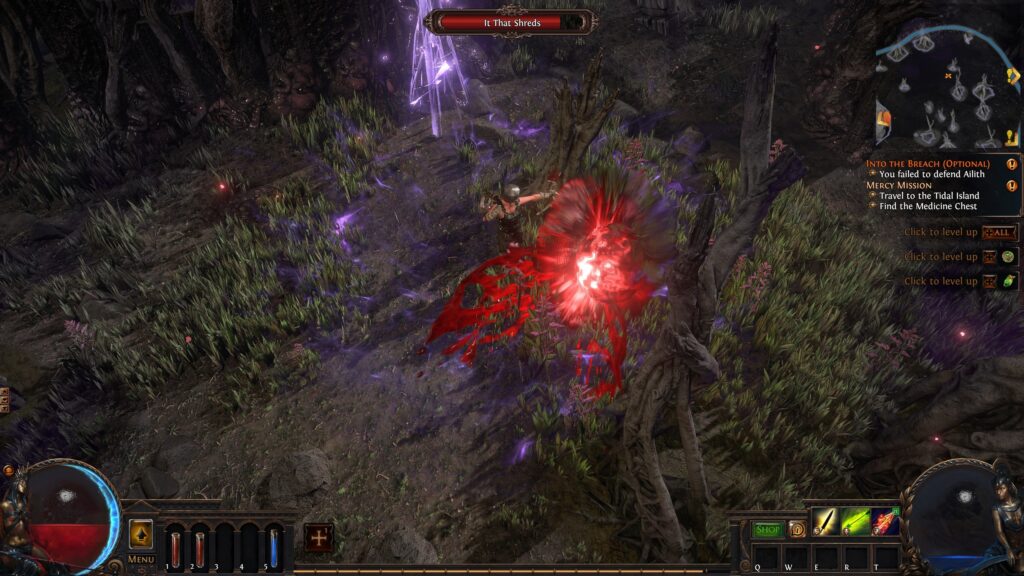
Task: Activate the red fiery strike skill
Action: tap(885, 521)
